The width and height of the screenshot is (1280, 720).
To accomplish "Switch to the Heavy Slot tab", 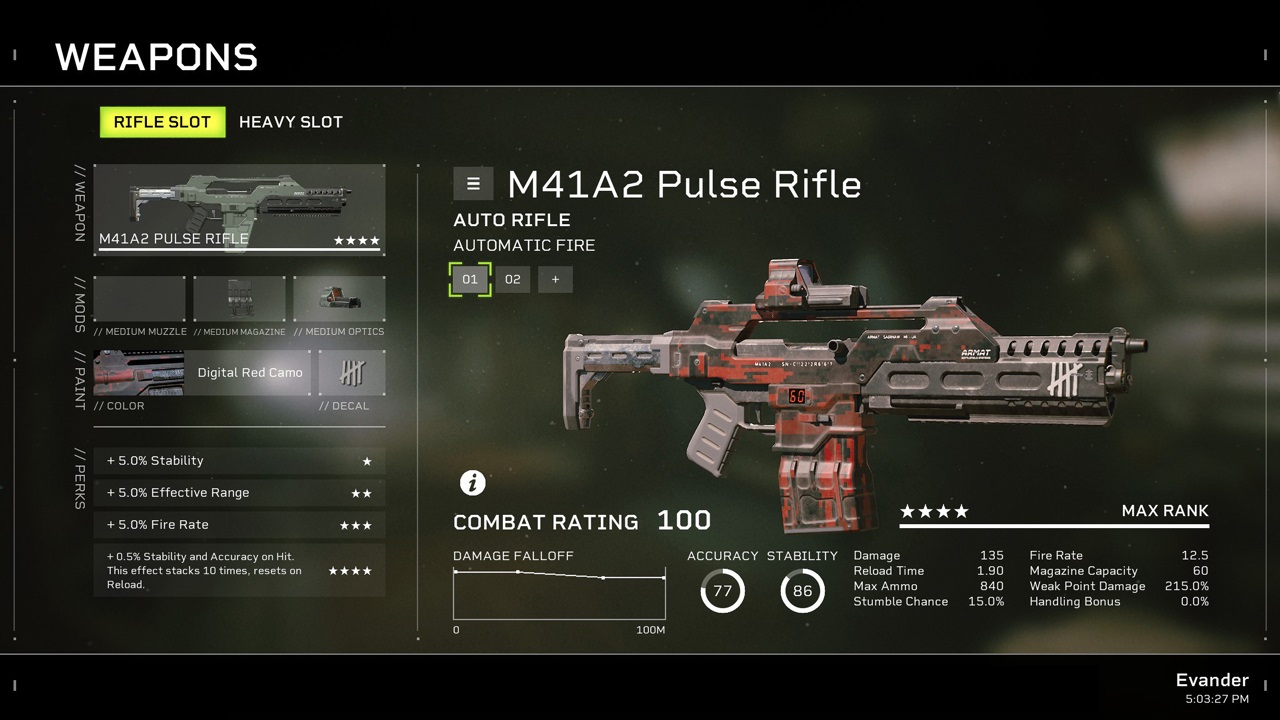I will [x=290, y=122].
